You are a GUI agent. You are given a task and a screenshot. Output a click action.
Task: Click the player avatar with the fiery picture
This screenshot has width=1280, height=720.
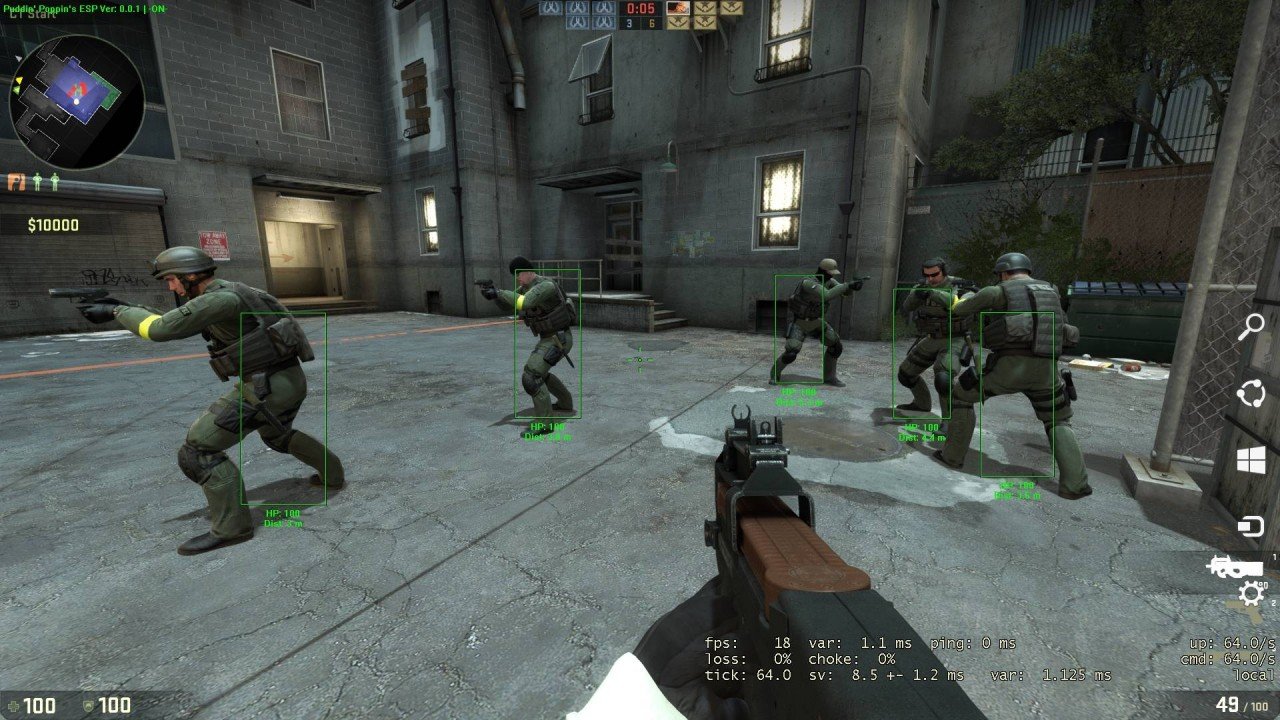pyautogui.click(x=677, y=8)
